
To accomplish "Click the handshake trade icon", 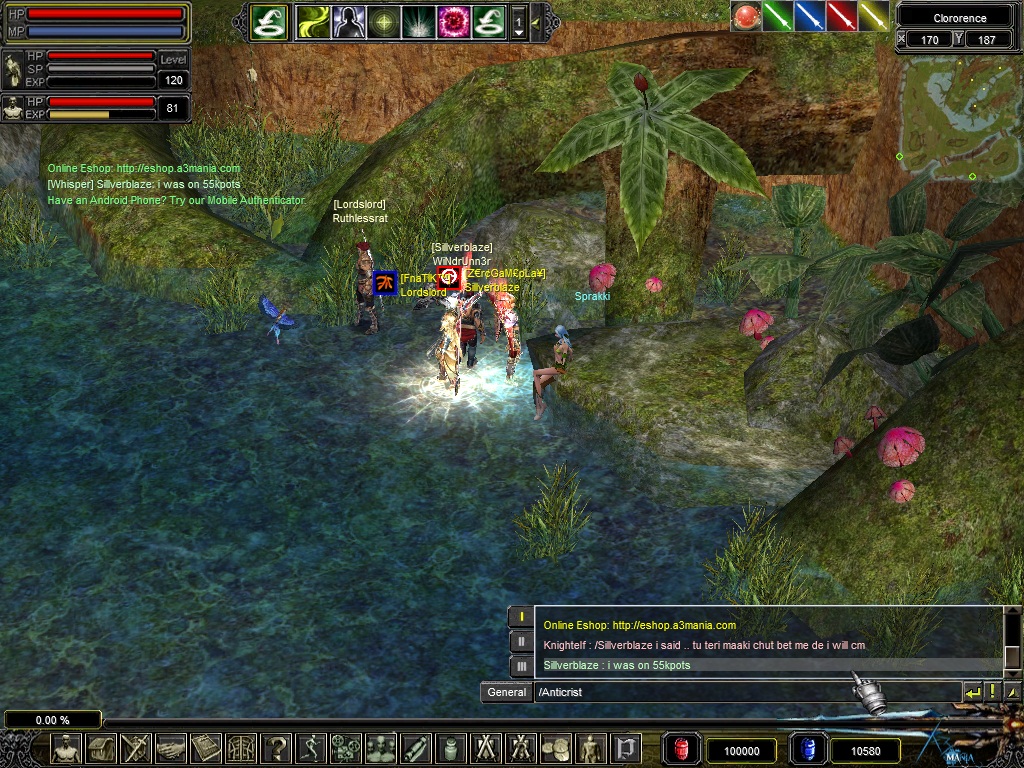I will pyautogui.click(x=171, y=748).
